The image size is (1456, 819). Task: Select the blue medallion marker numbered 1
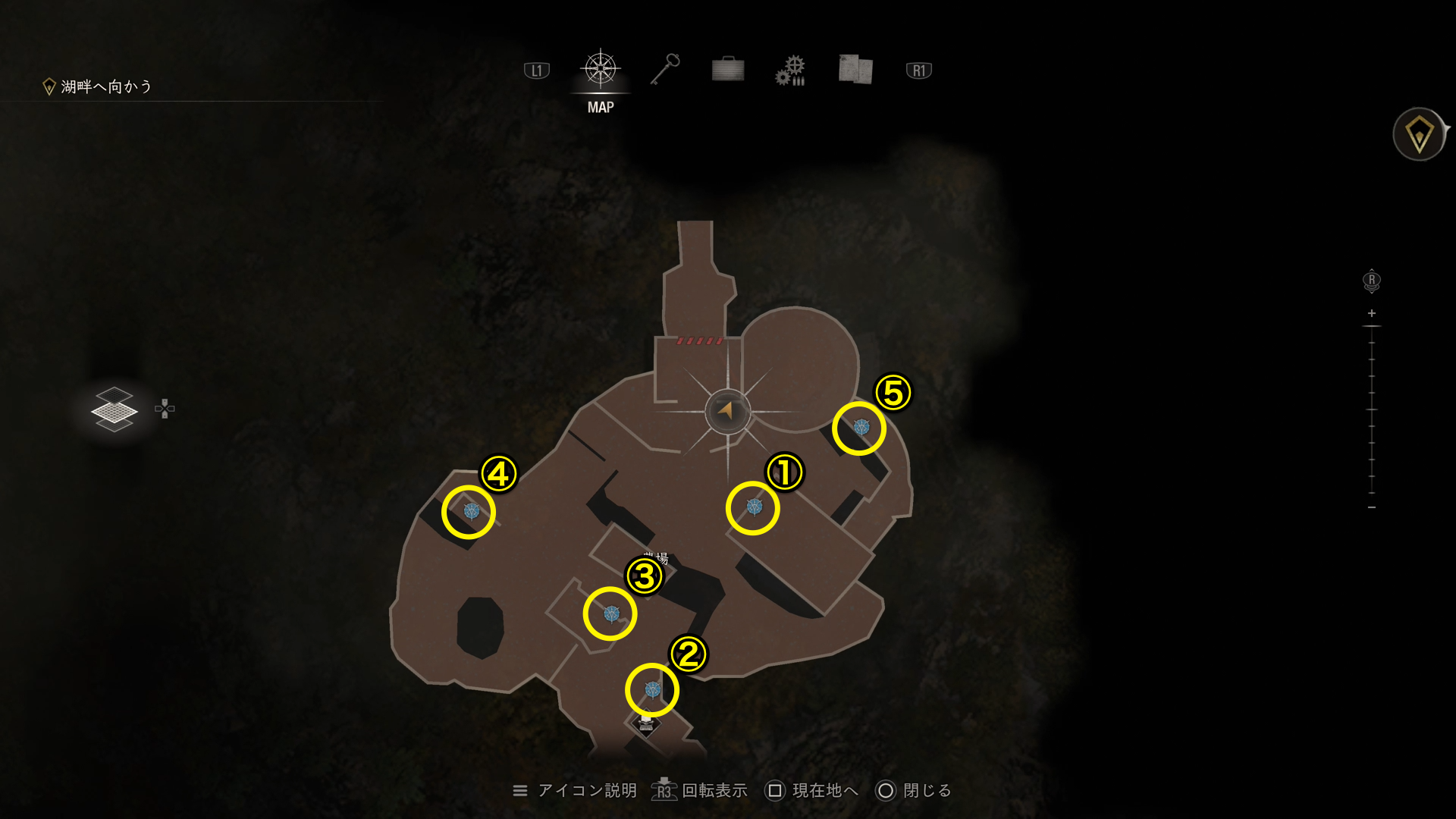click(x=754, y=507)
